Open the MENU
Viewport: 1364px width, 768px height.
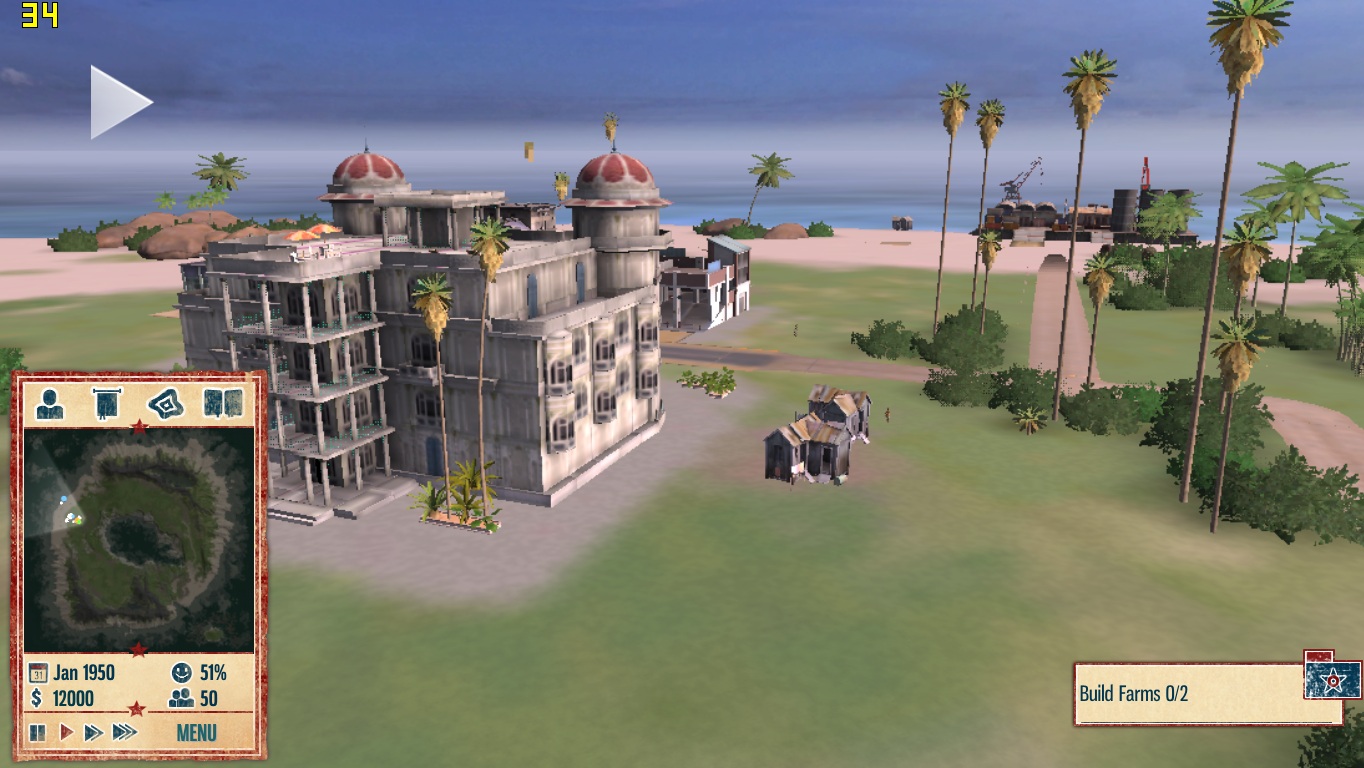196,732
